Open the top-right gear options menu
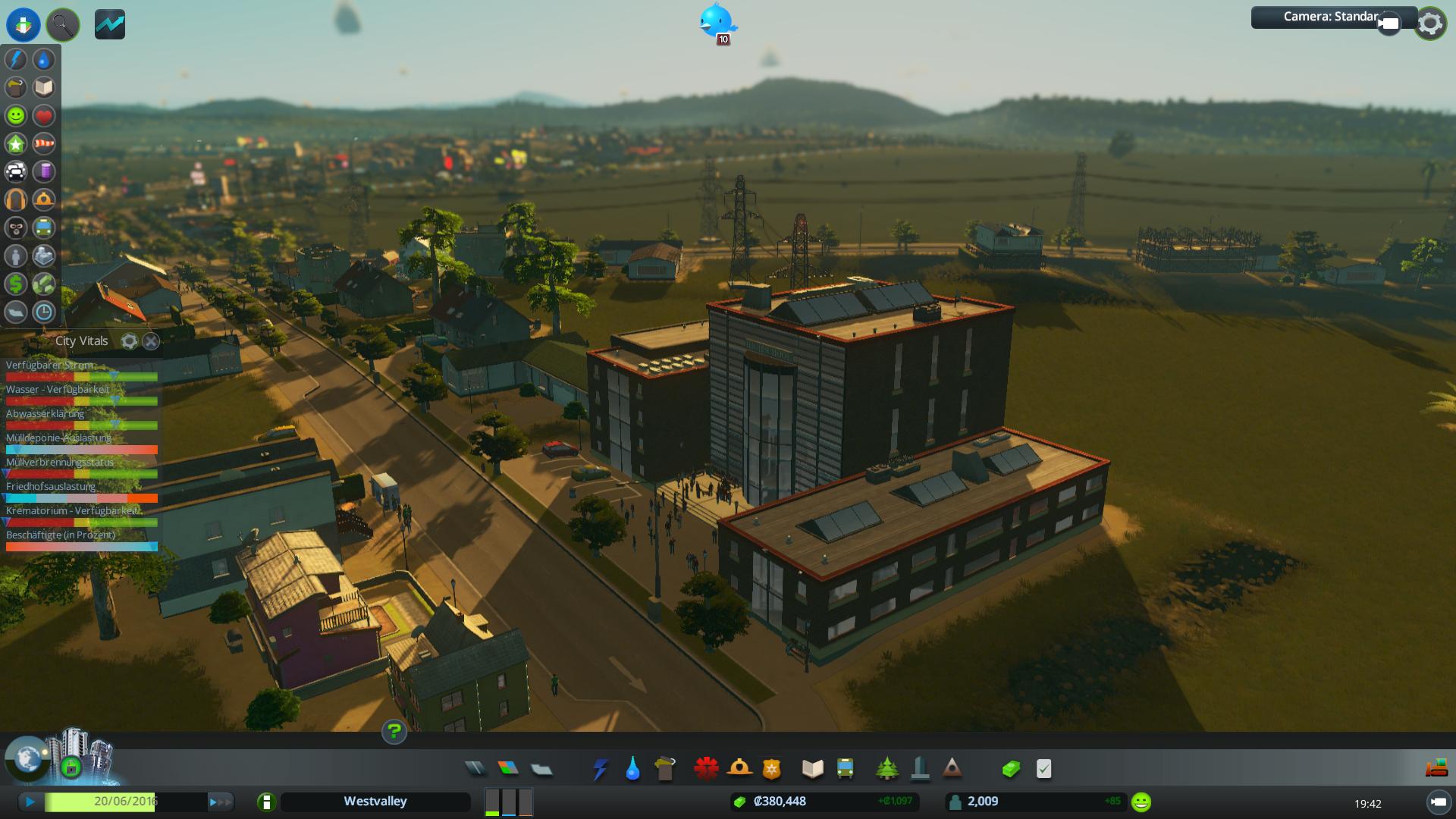The image size is (1456, 819). [x=1430, y=24]
